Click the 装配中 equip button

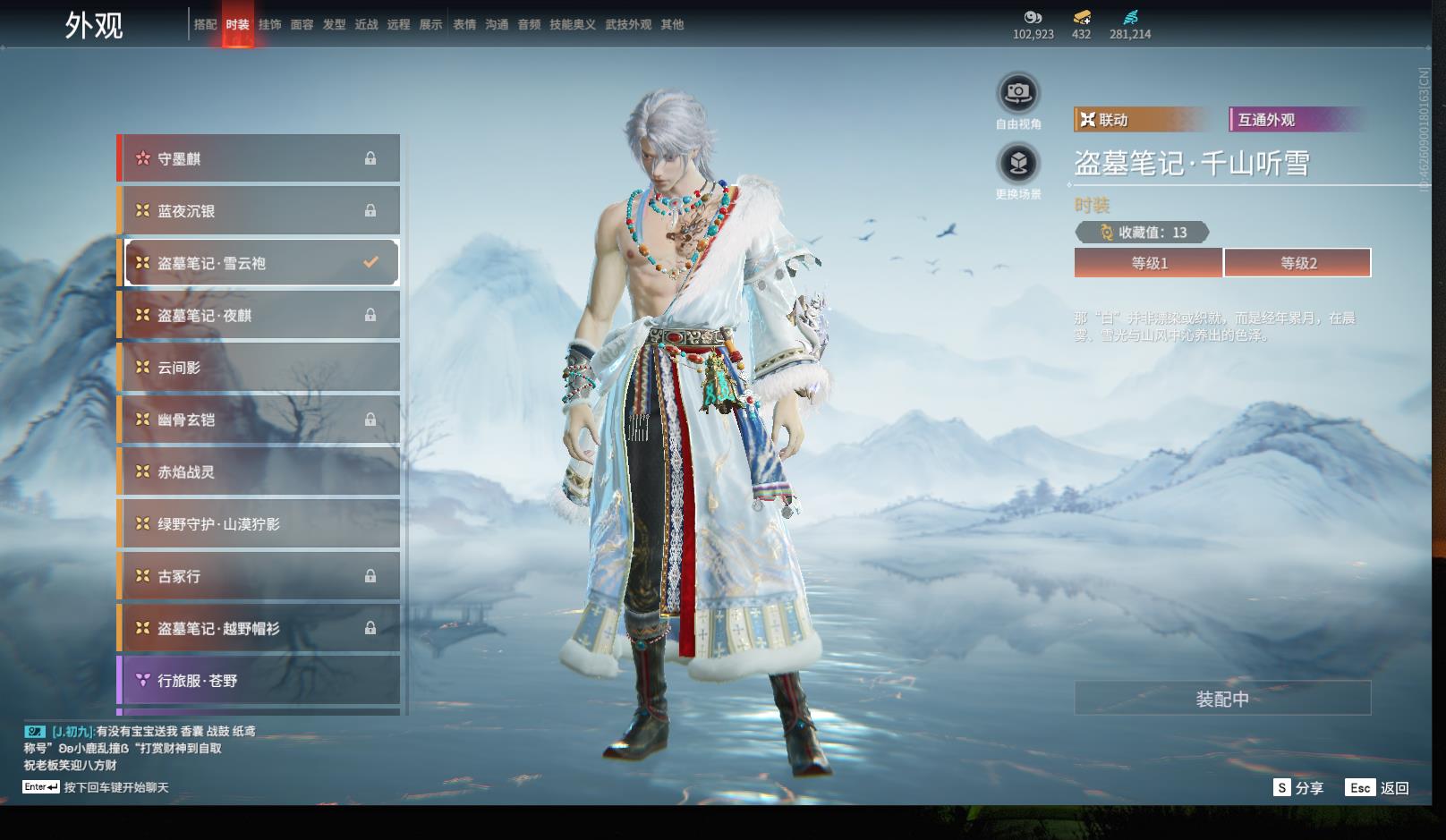pyautogui.click(x=1222, y=699)
